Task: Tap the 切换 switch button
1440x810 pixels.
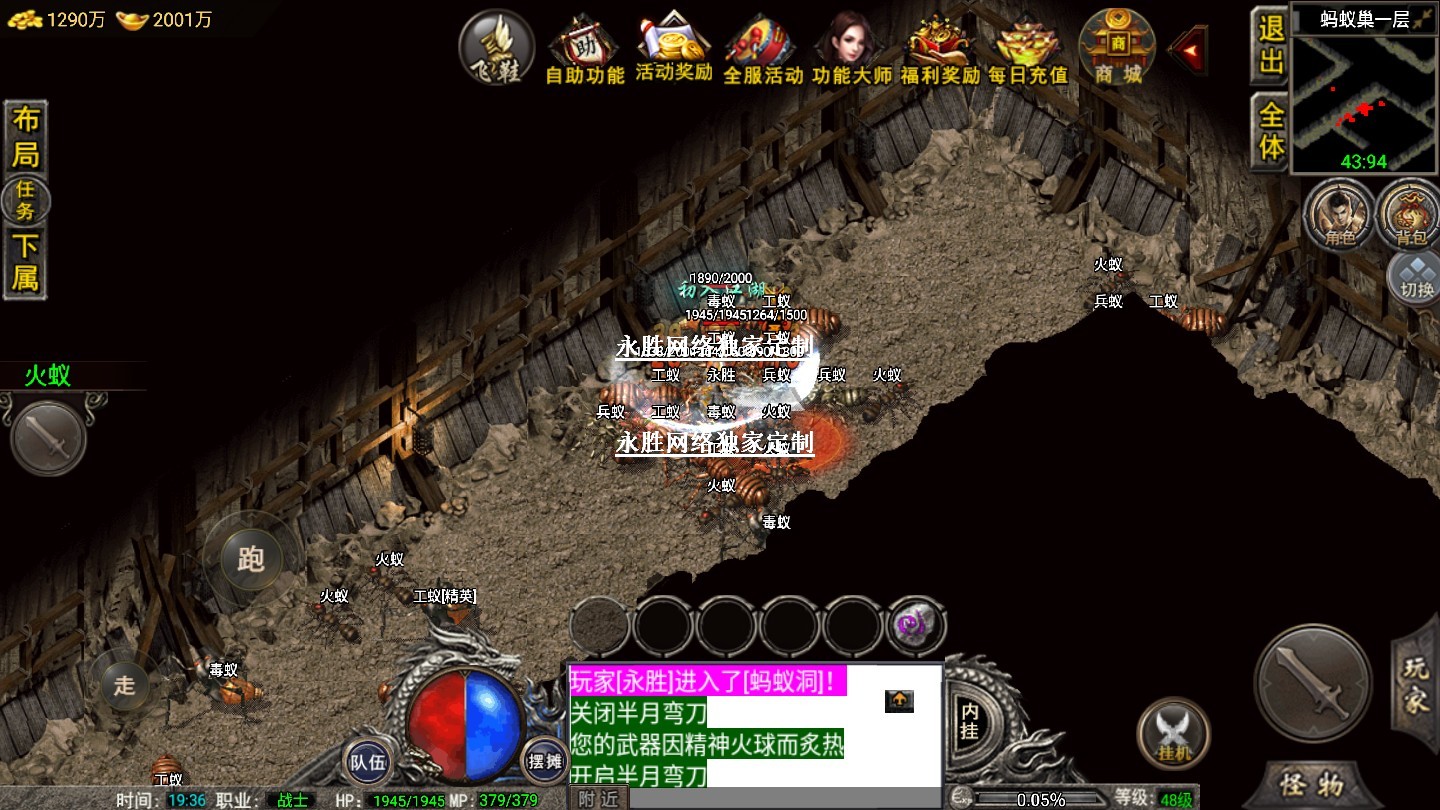Action: (1416, 276)
